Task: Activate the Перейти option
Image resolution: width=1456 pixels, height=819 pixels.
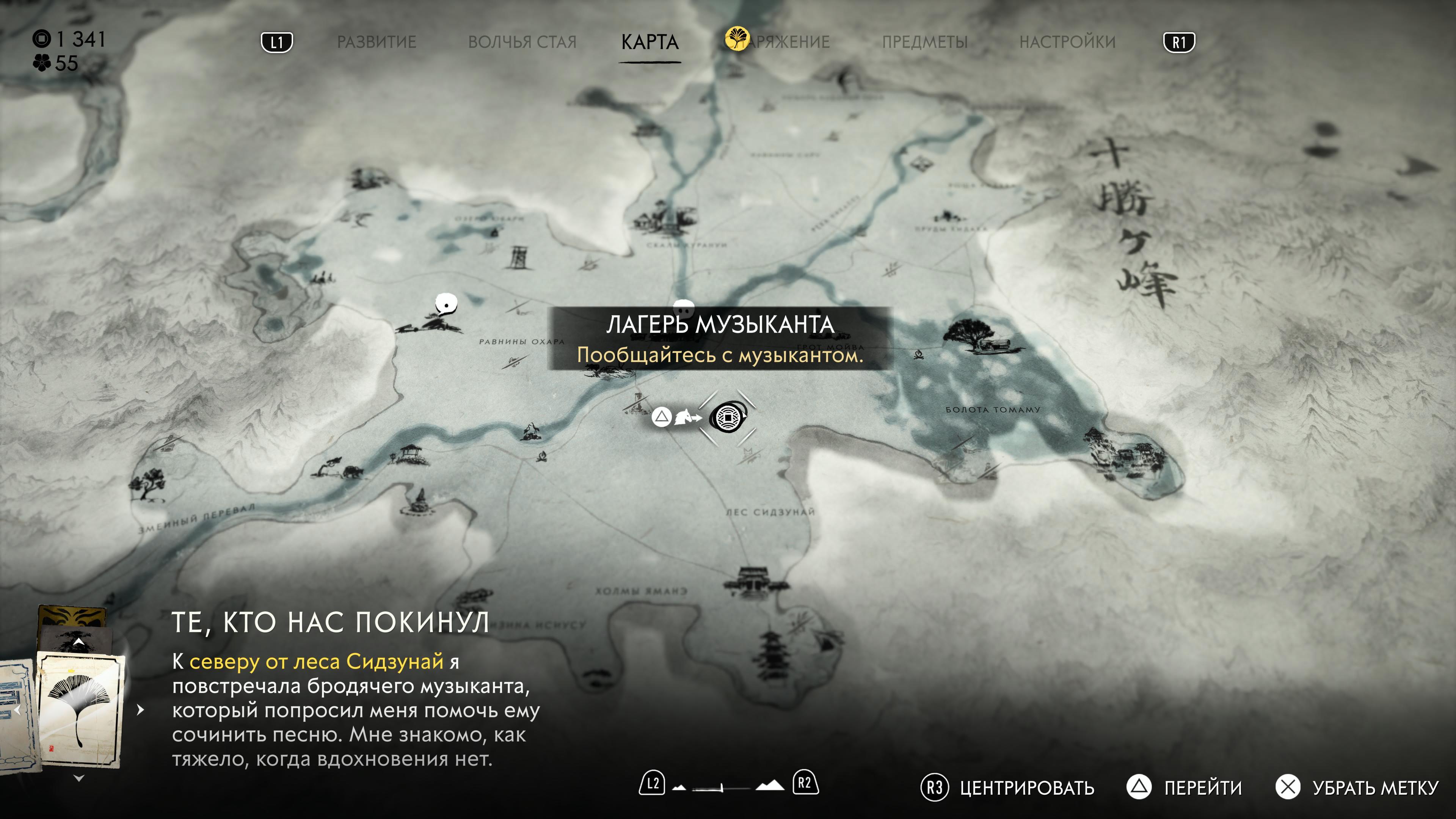Action: pos(1203,788)
